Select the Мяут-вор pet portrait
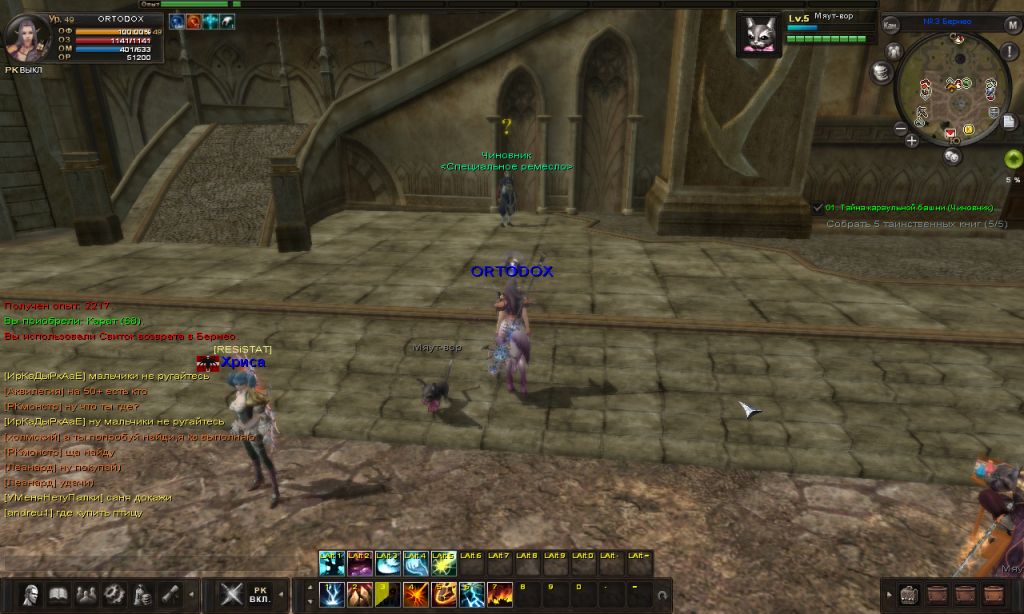The image size is (1024, 614). click(x=759, y=36)
